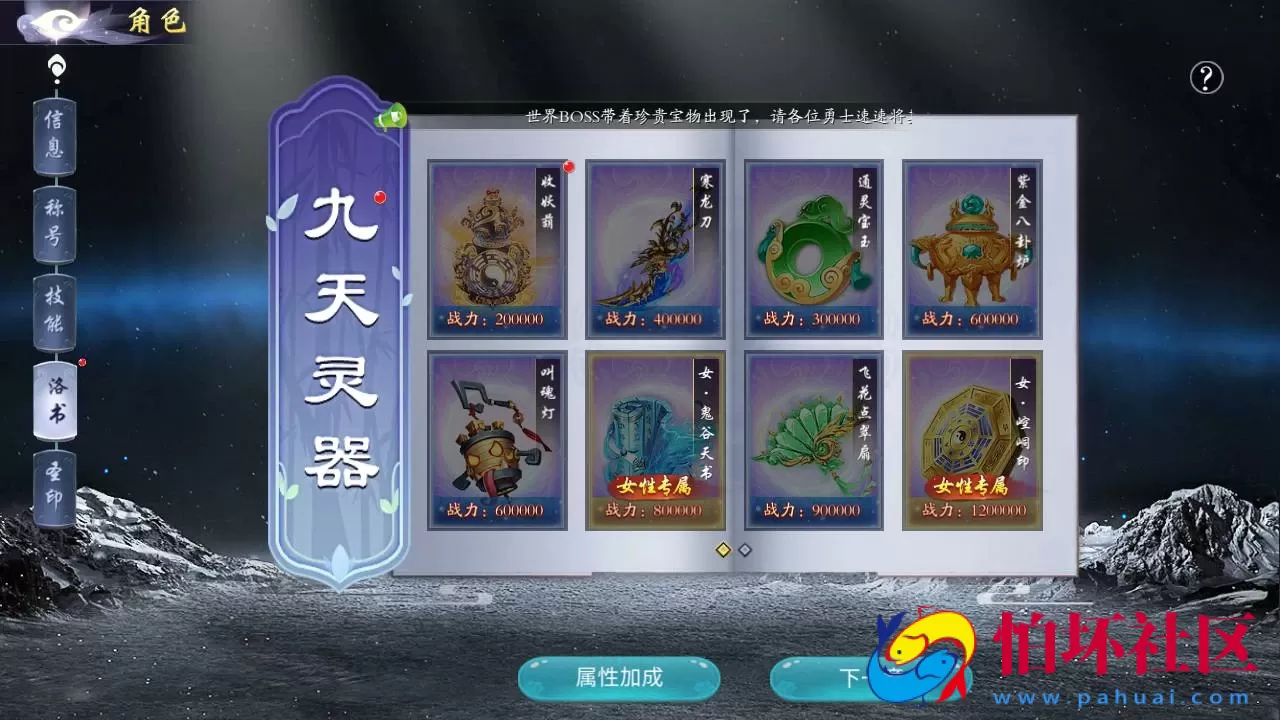Viewport: 1280px width, 720px height.
Task: Switch to the 技能 skills tab
Action: [54, 312]
